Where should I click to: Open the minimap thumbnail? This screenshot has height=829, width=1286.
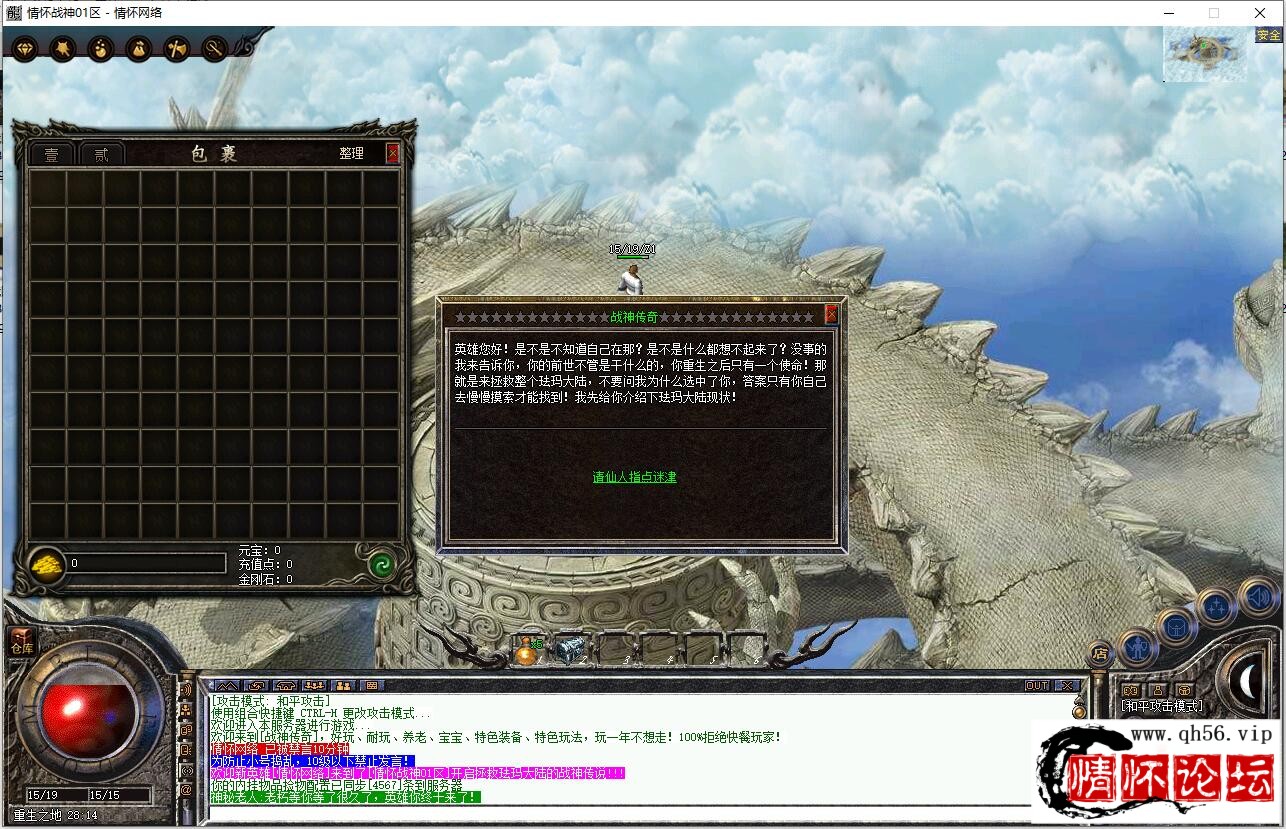[1206, 54]
